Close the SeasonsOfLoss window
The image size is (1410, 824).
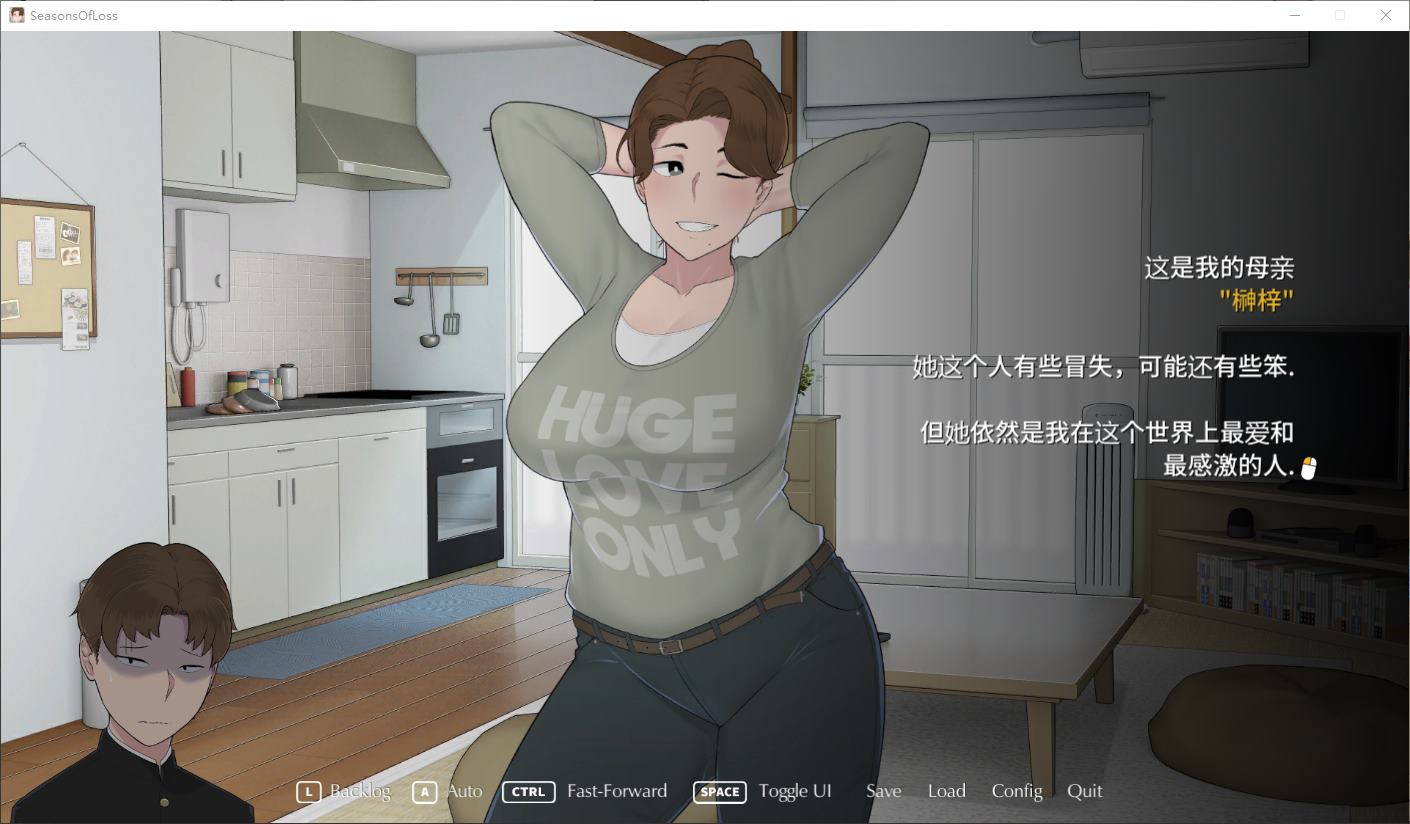tap(1385, 15)
